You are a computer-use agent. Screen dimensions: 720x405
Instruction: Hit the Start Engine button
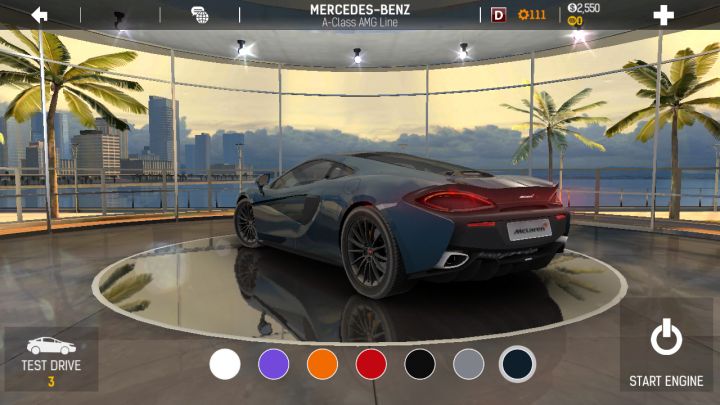(666, 354)
